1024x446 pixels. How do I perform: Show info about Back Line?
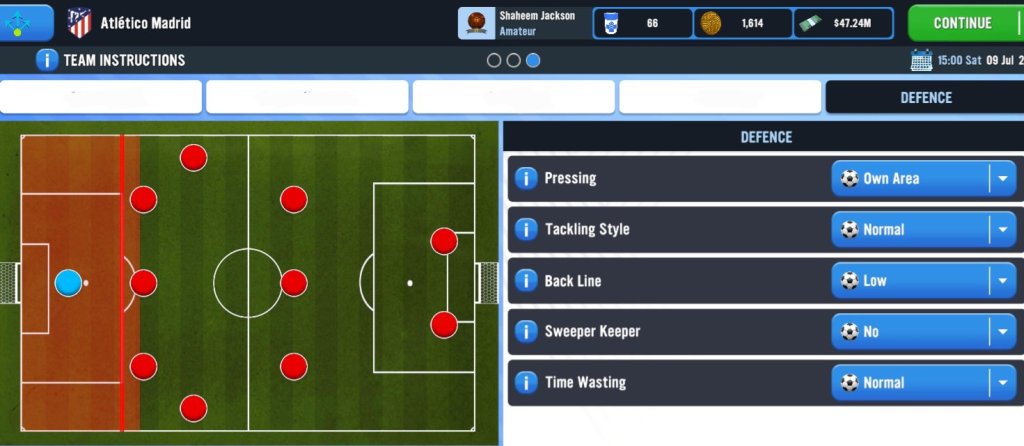click(526, 281)
